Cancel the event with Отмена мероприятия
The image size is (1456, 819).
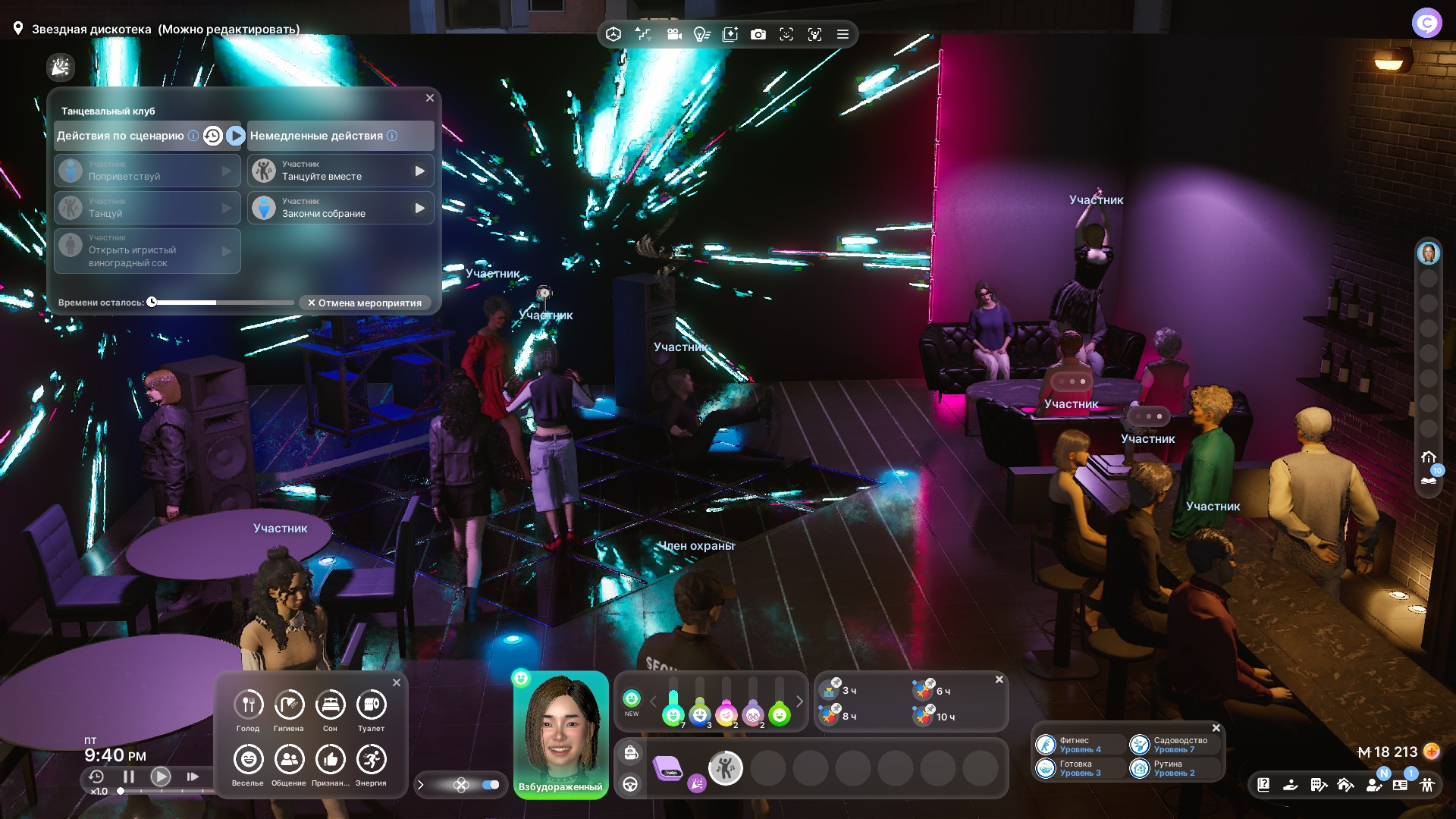pyautogui.click(x=365, y=303)
